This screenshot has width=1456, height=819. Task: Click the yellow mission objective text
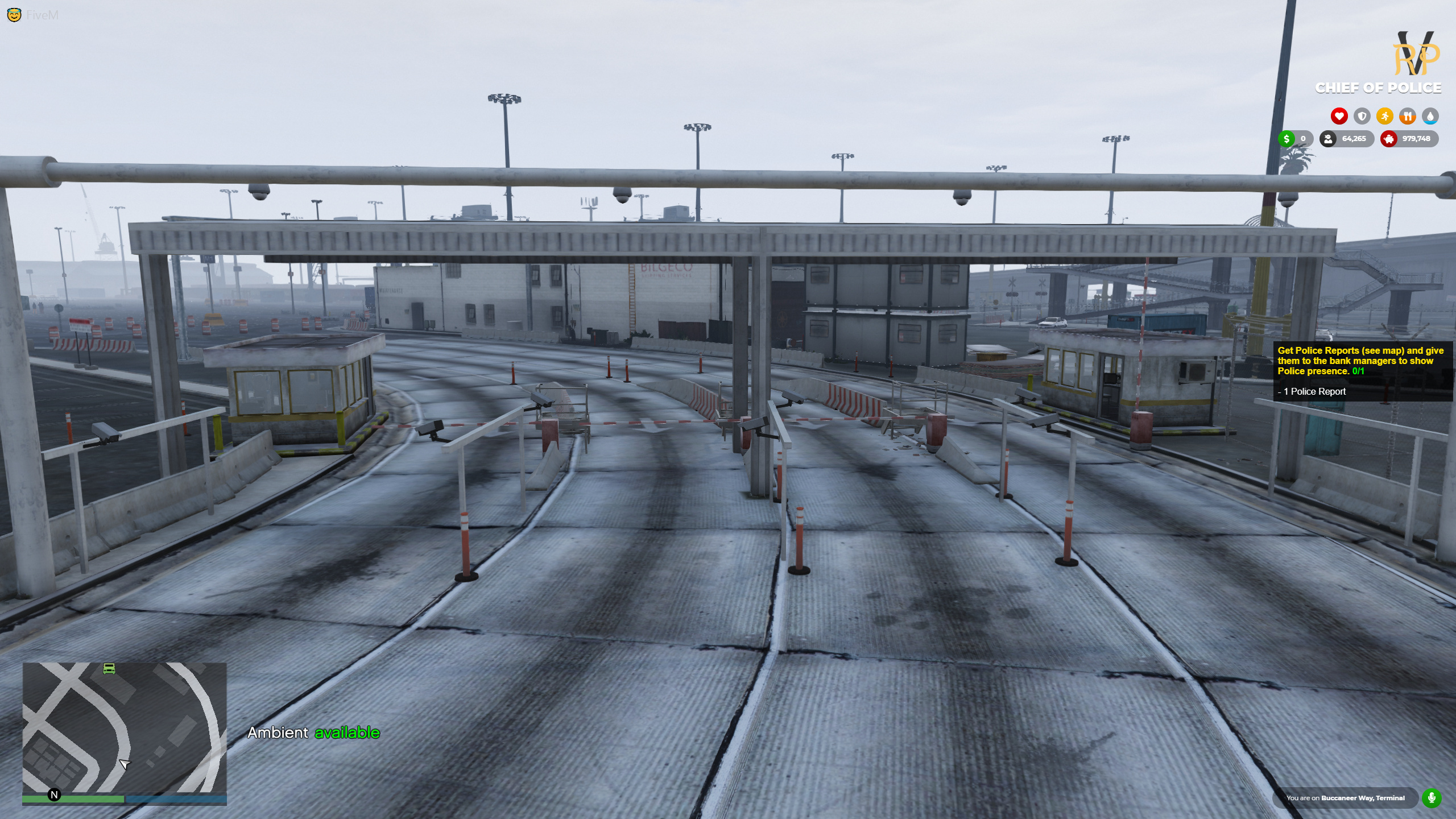click(x=1361, y=359)
